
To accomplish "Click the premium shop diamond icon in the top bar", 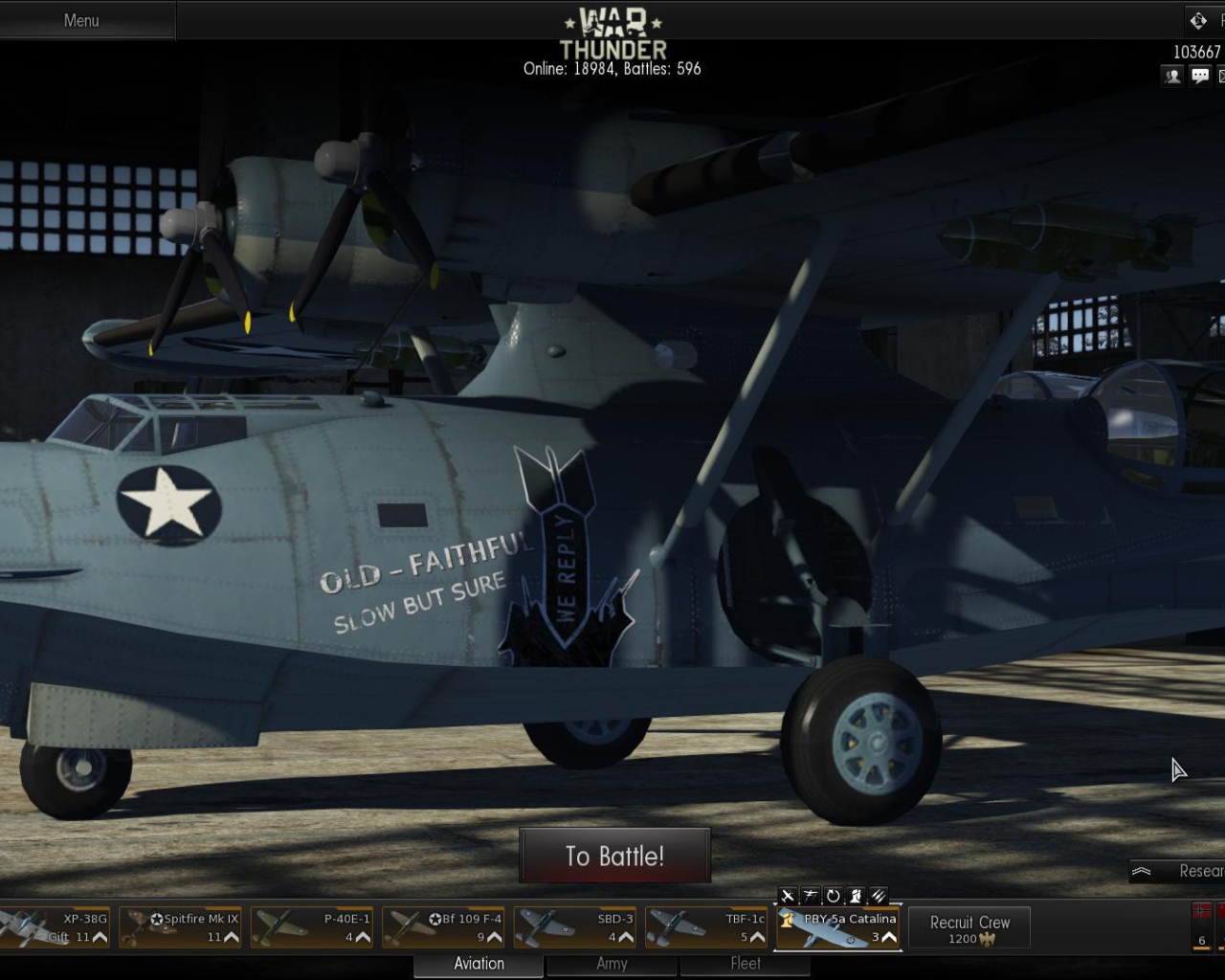I will click(x=1196, y=20).
